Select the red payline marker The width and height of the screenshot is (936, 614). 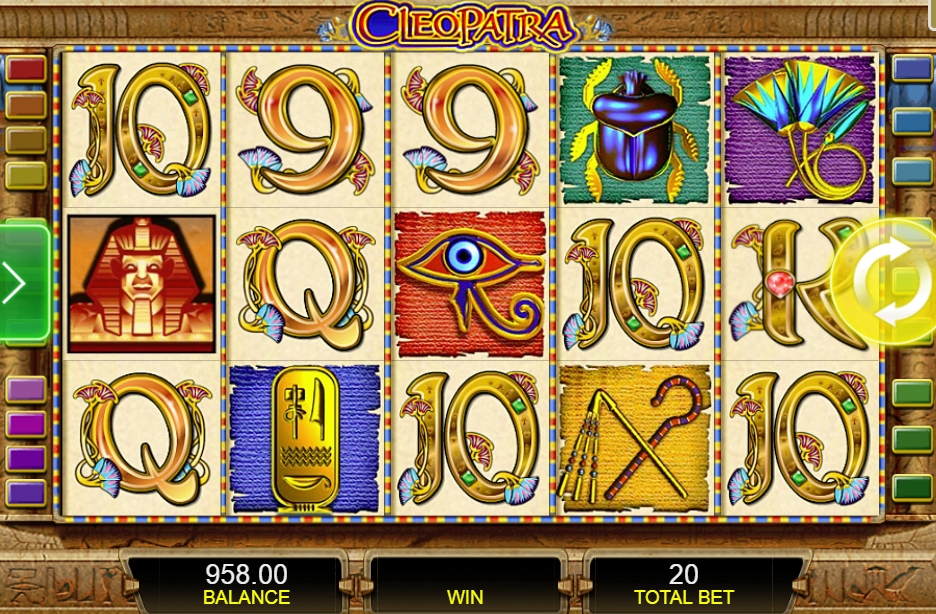coord(26,69)
